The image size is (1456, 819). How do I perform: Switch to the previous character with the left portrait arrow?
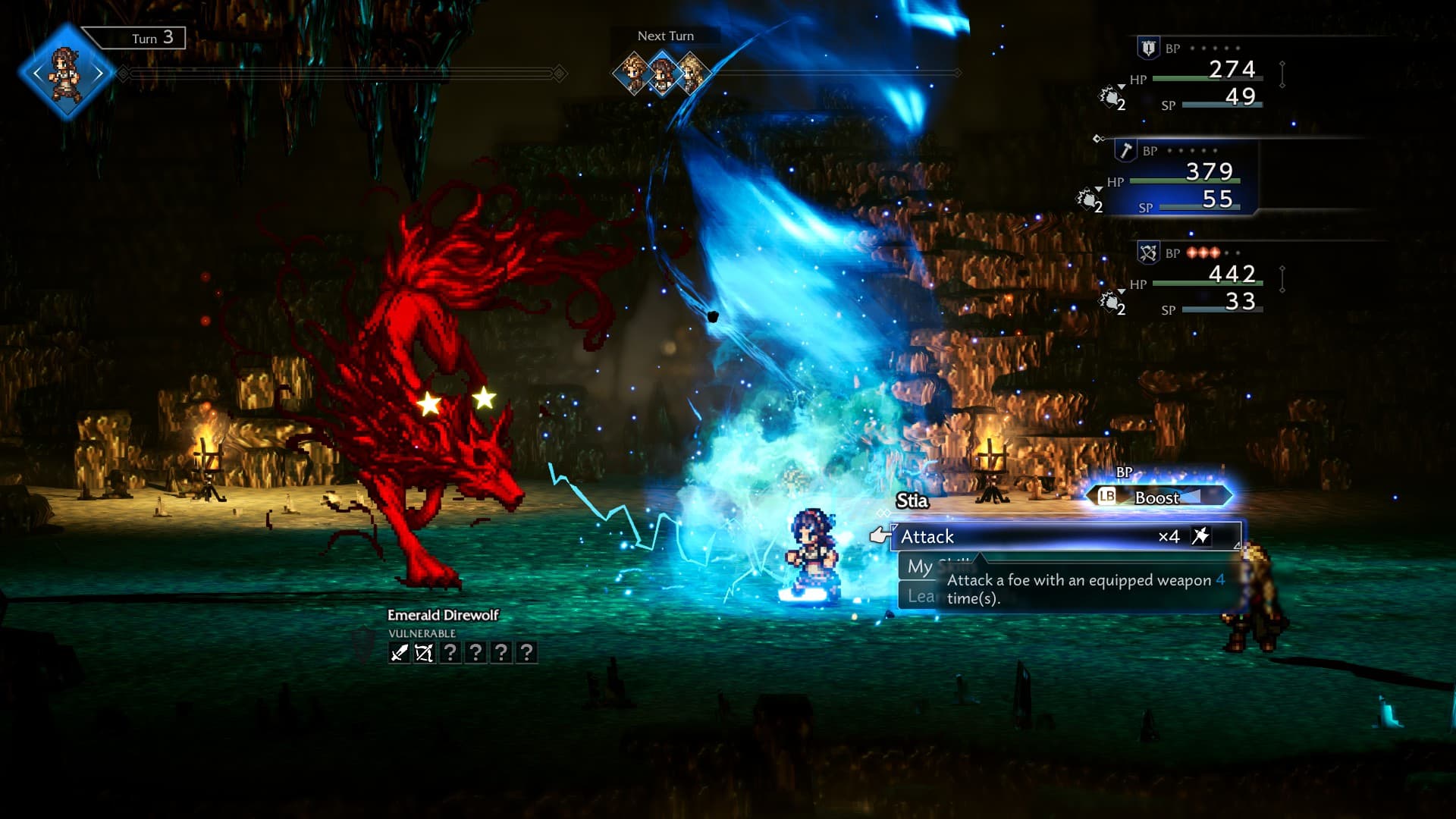[38, 72]
